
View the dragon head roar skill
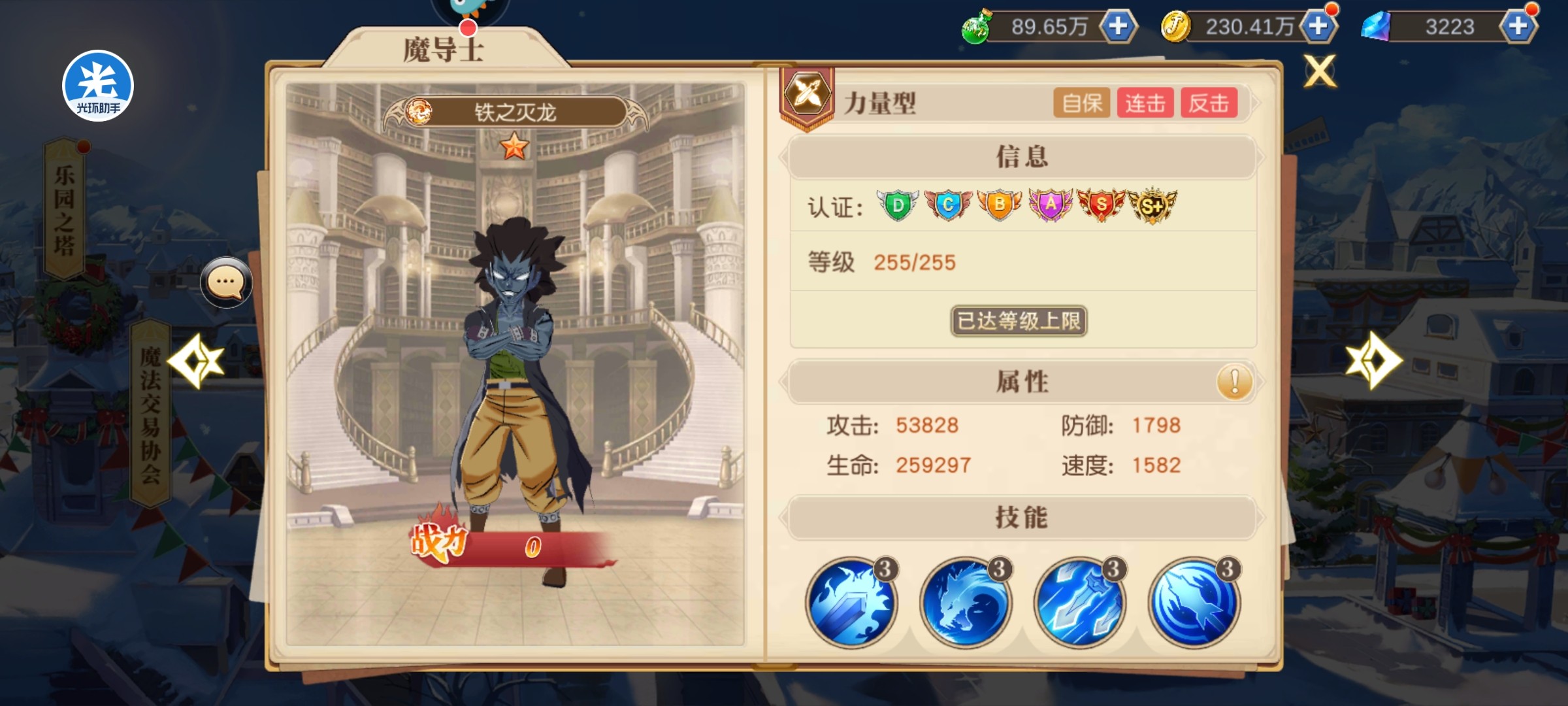(x=965, y=603)
